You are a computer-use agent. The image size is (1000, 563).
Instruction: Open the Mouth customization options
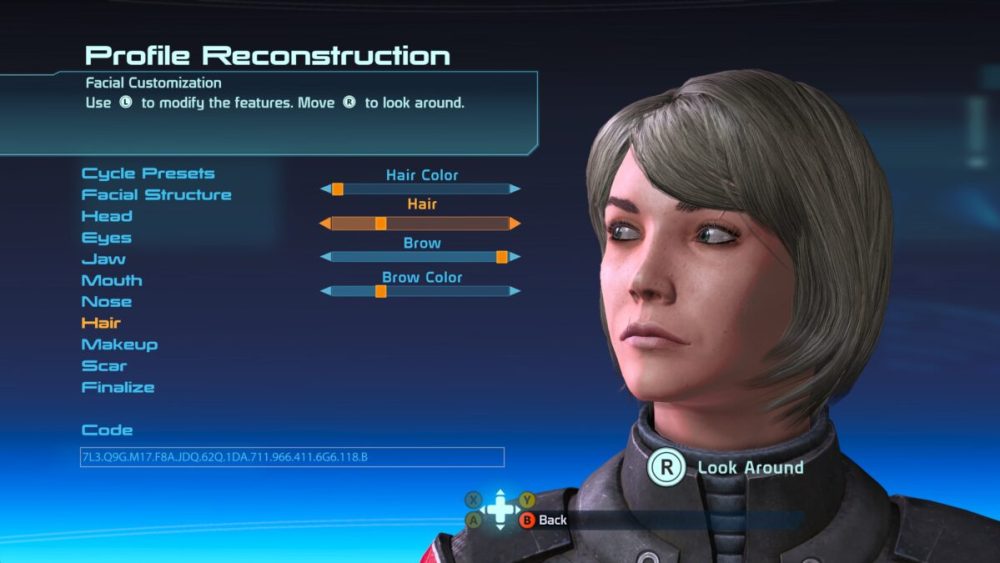112,281
